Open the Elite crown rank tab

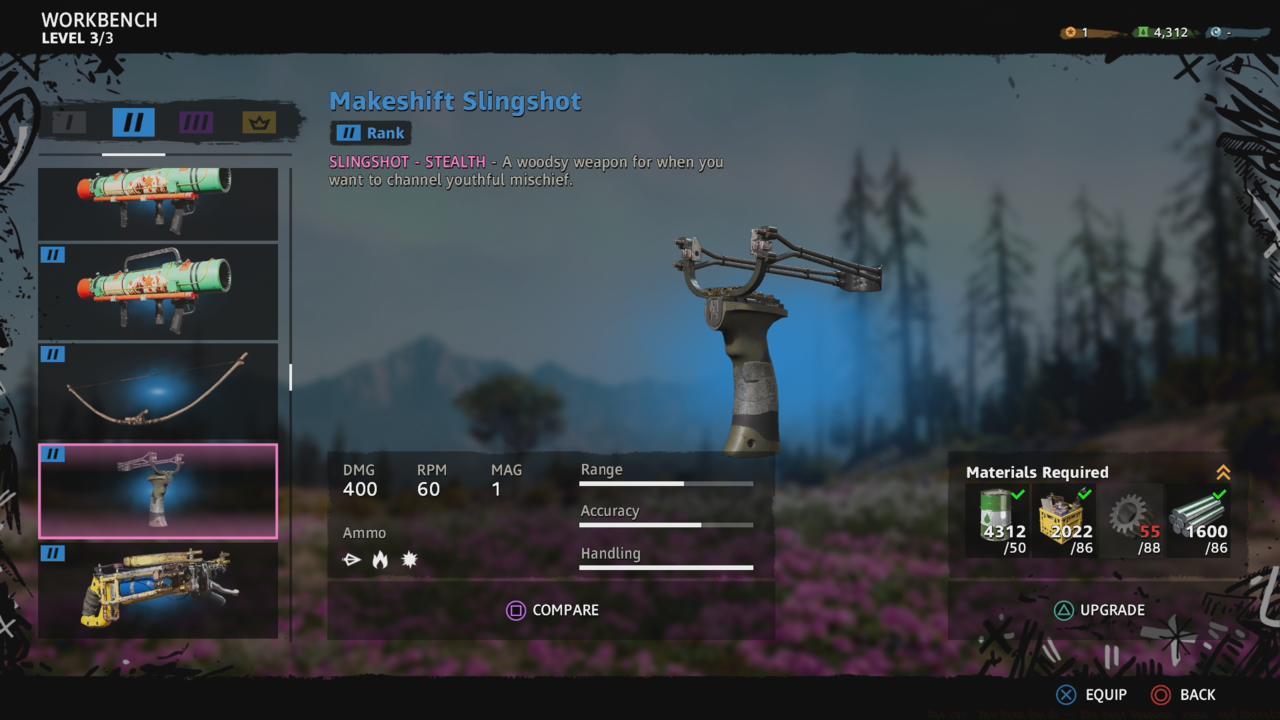258,122
